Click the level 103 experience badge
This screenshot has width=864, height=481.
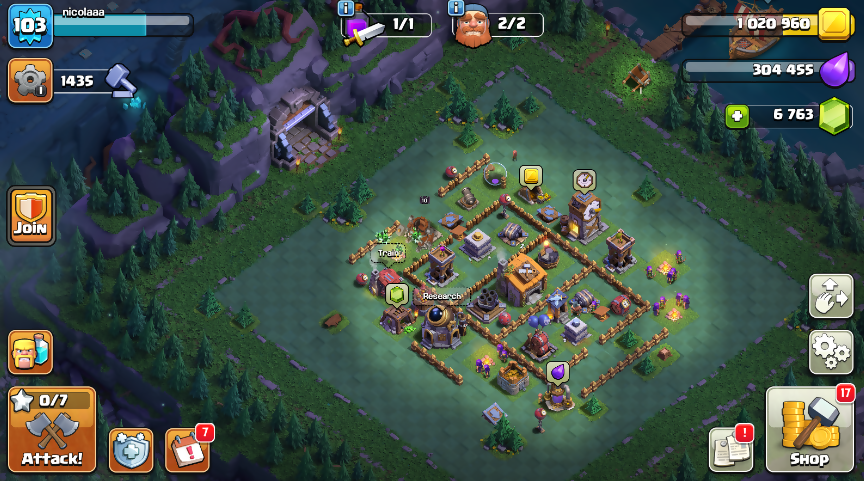[30, 26]
